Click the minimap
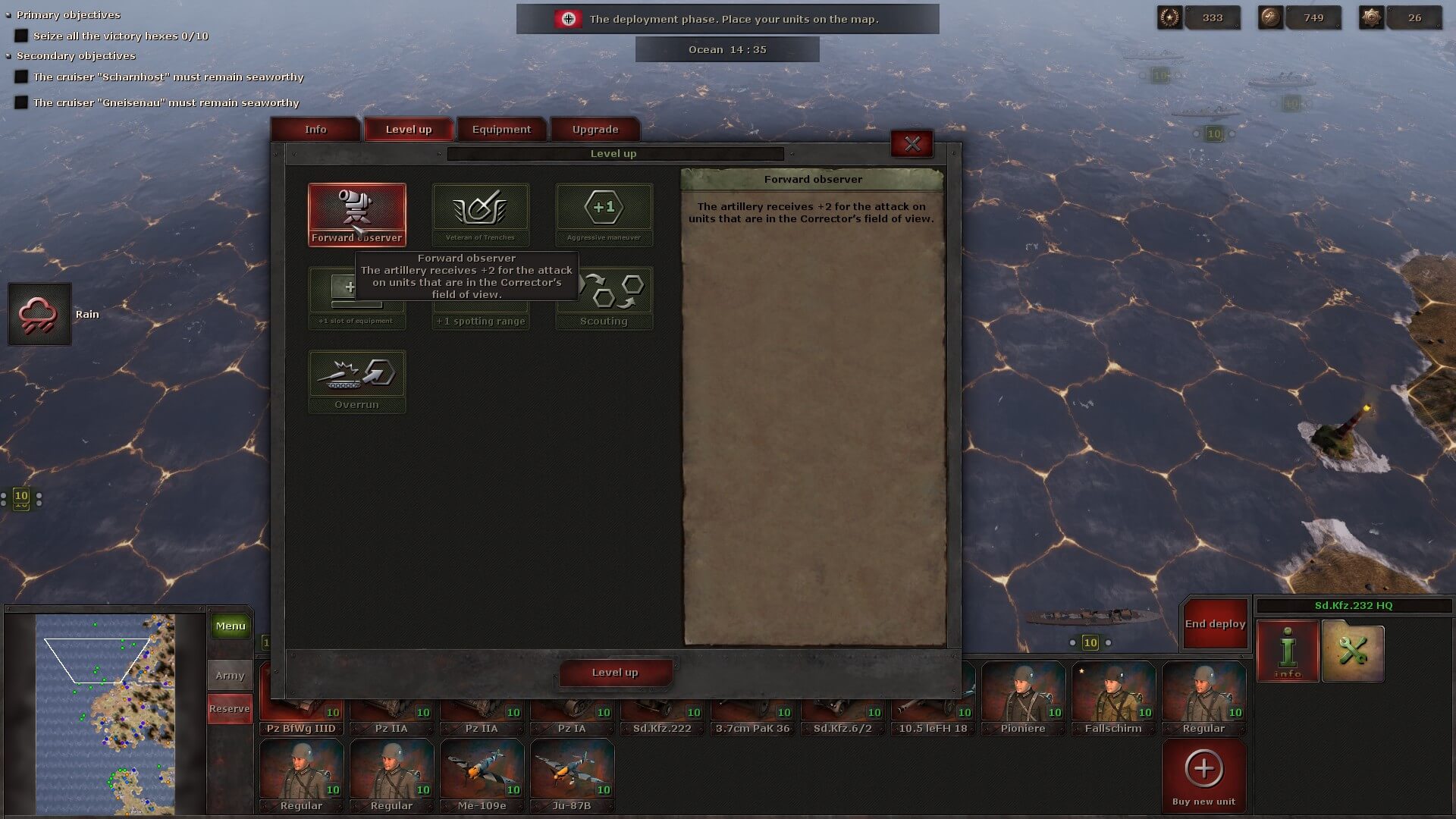The image size is (1456, 819). point(105,713)
